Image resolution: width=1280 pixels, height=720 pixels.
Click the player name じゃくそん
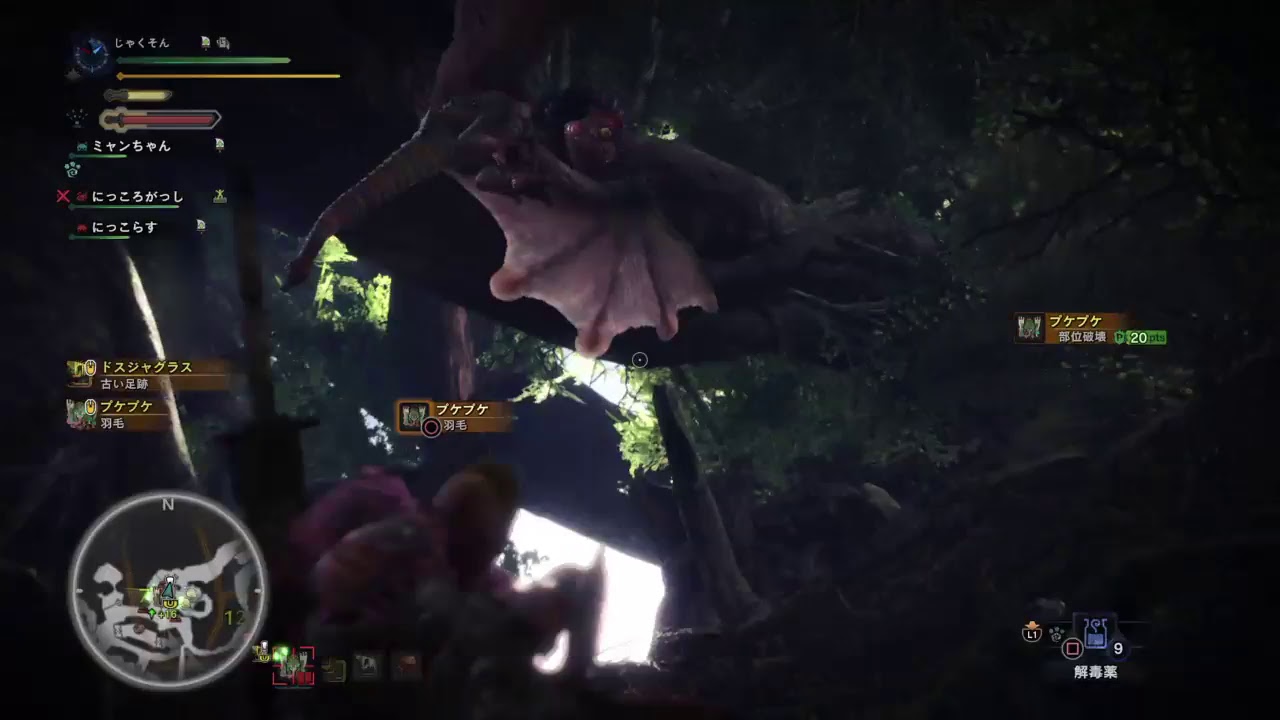[x=140, y=42]
